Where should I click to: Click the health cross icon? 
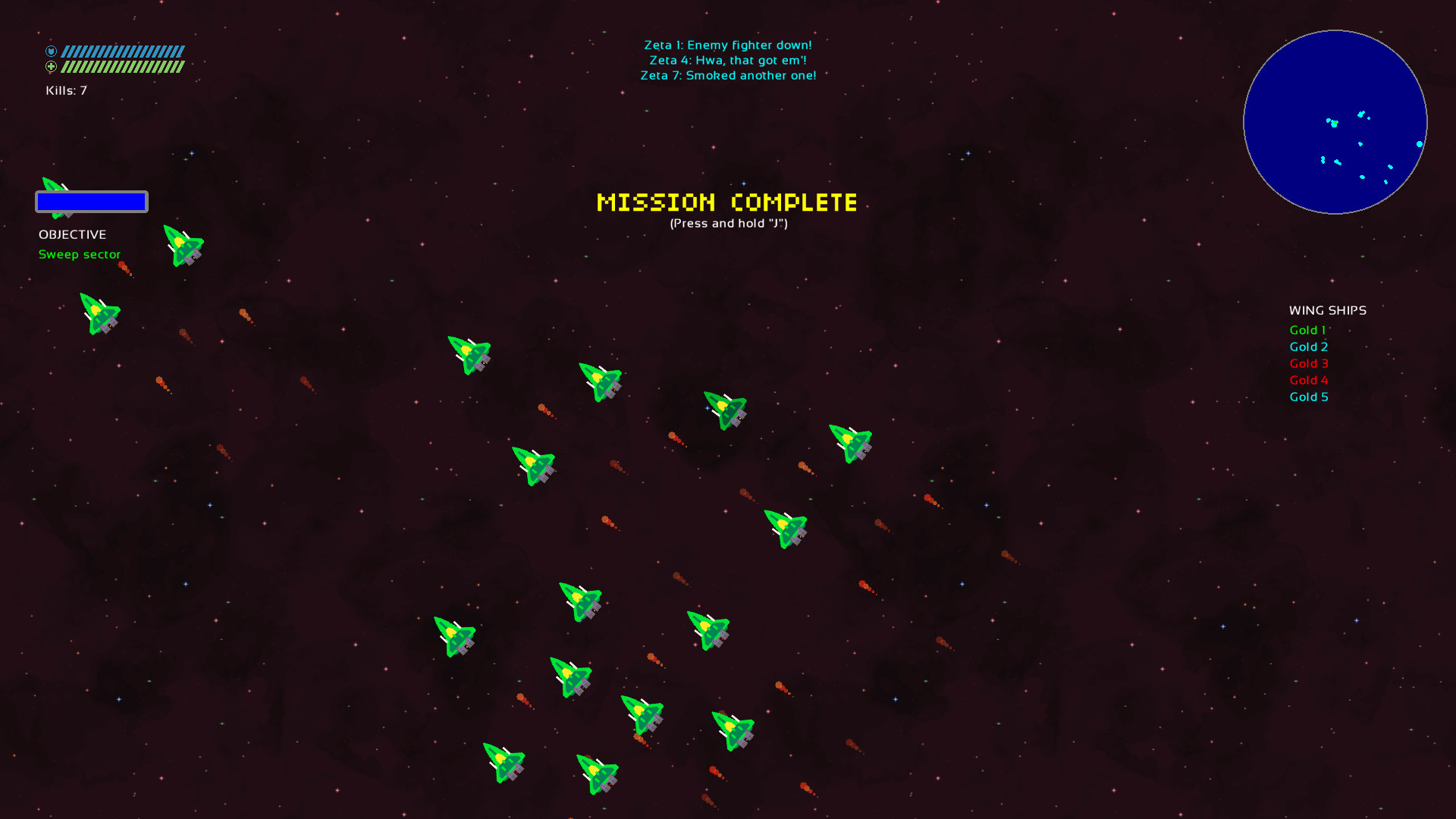click(x=51, y=67)
